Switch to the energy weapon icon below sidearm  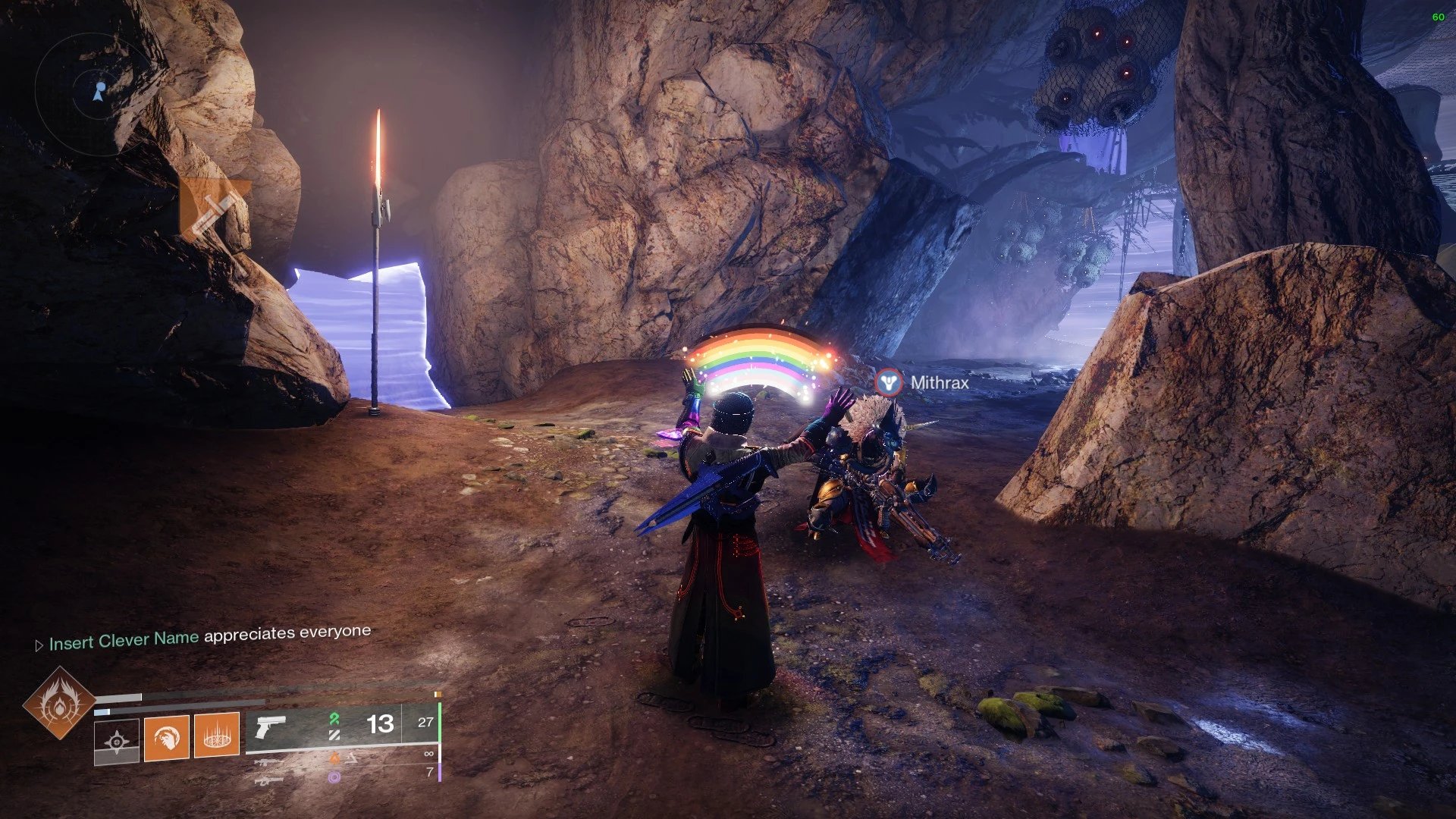268,762
